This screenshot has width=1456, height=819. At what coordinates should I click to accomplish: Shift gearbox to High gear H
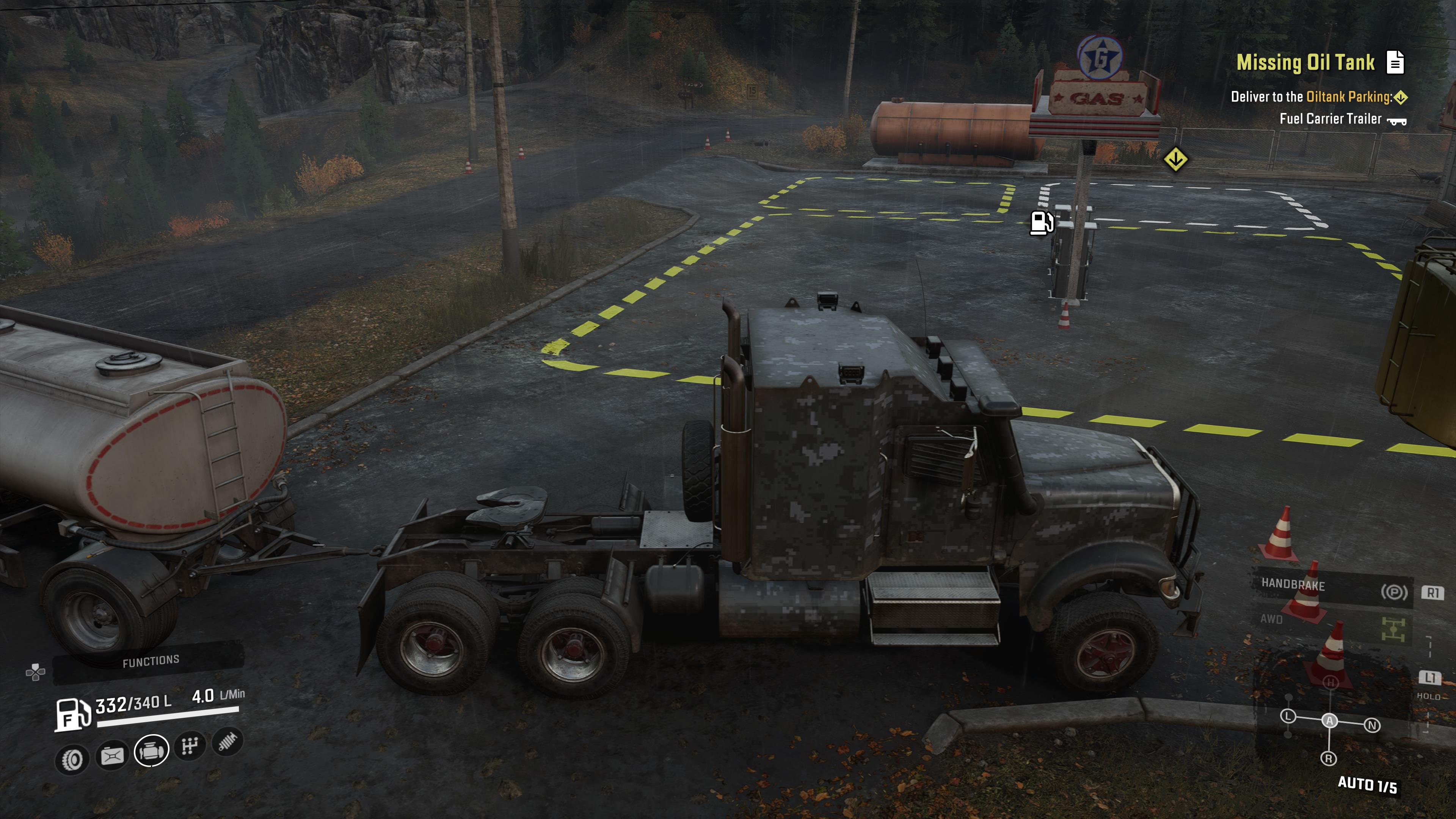coord(1330,683)
